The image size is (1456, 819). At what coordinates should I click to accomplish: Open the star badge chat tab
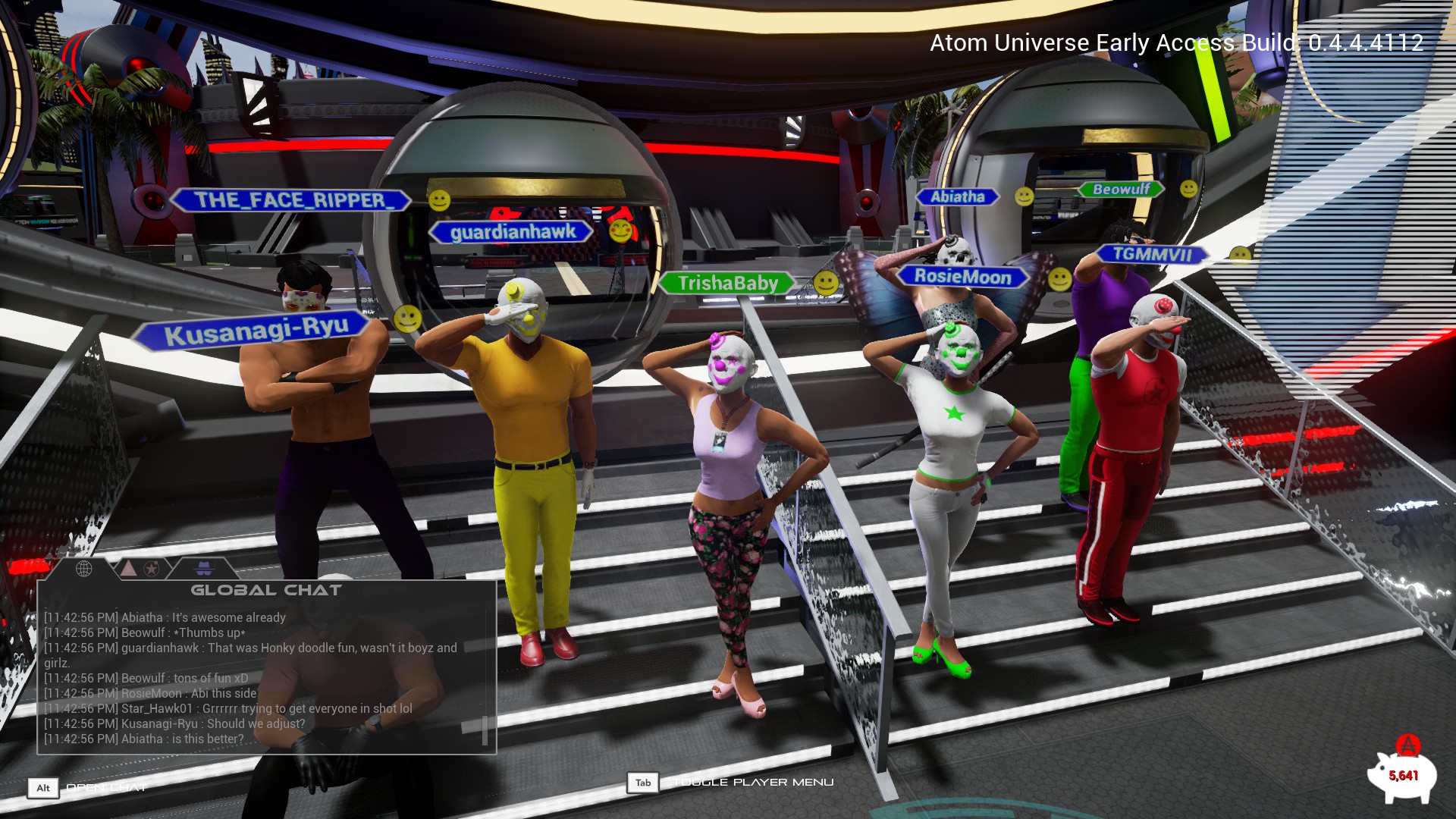(x=152, y=568)
